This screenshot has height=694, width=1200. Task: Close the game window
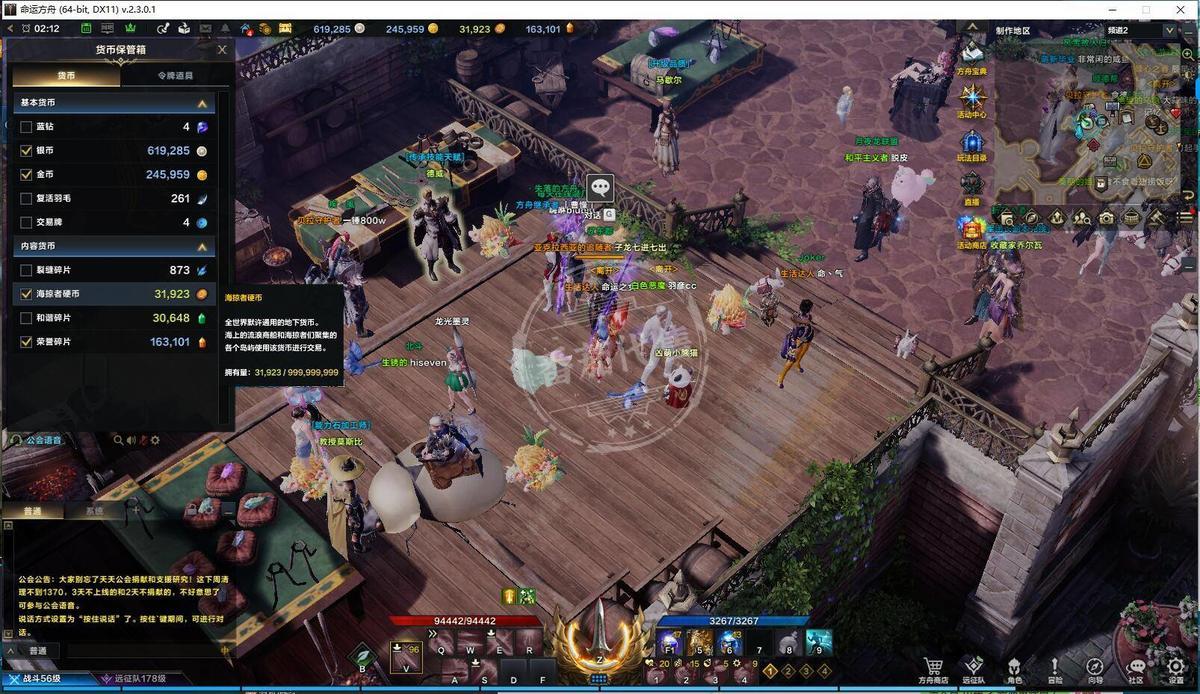coord(1179,9)
